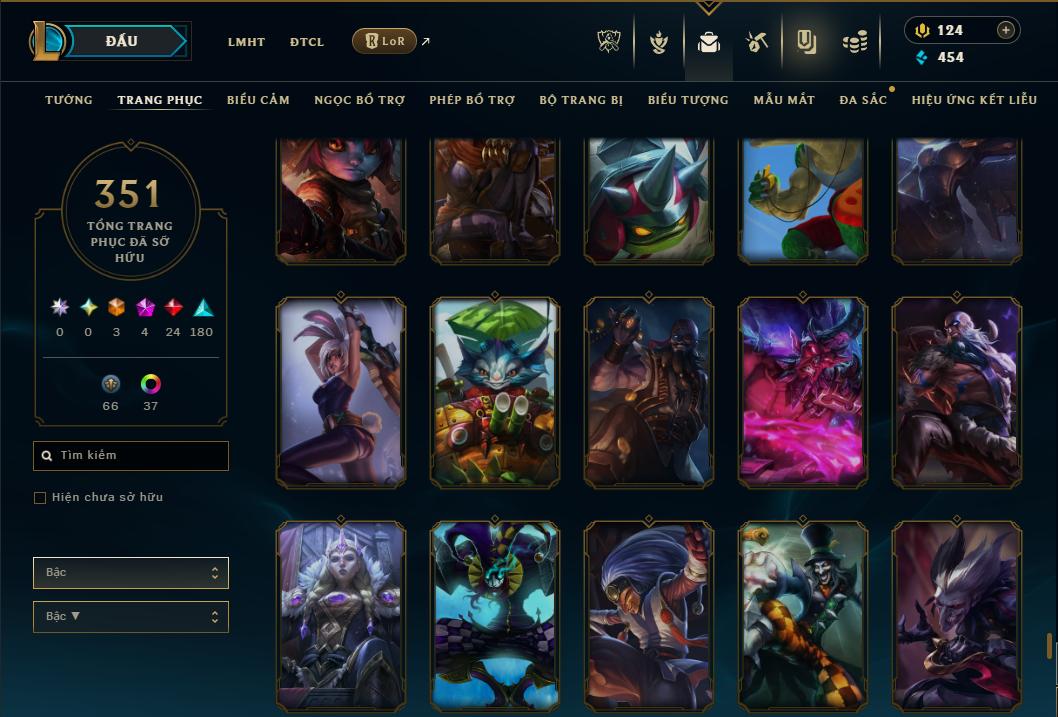Open the HIỆU ỨNG KẾT LIỄU tab
The image size is (1058, 717).
click(x=974, y=100)
